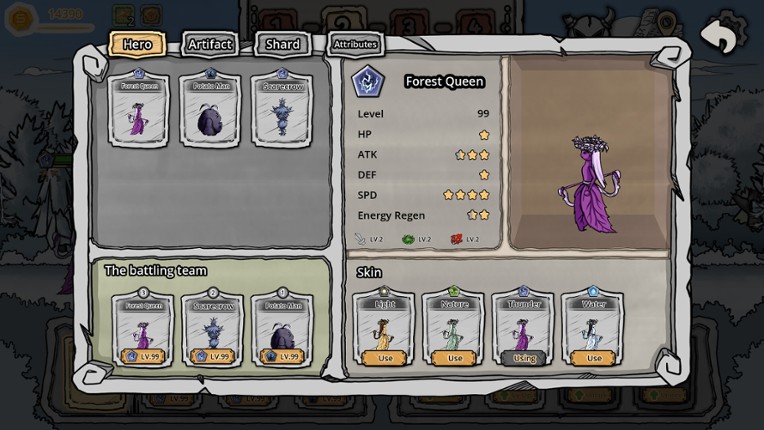Select the green leaf skill icon

click(408, 239)
